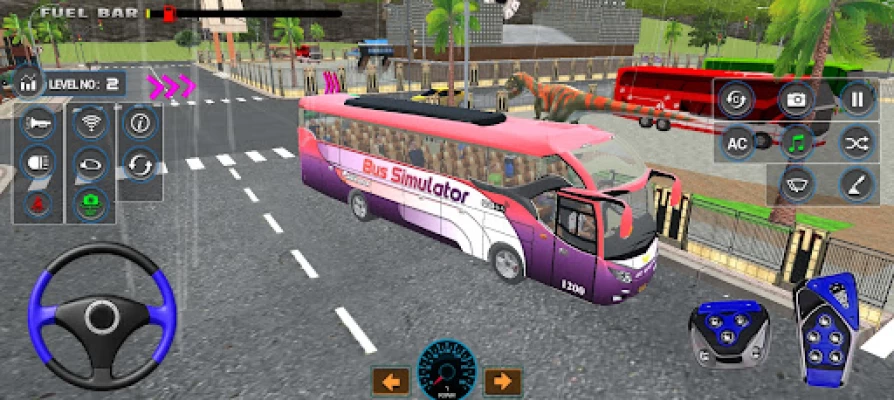Activate the windshield wiper button
The height and width of the screenshot is (400, 894).
[x=796, y=185]
